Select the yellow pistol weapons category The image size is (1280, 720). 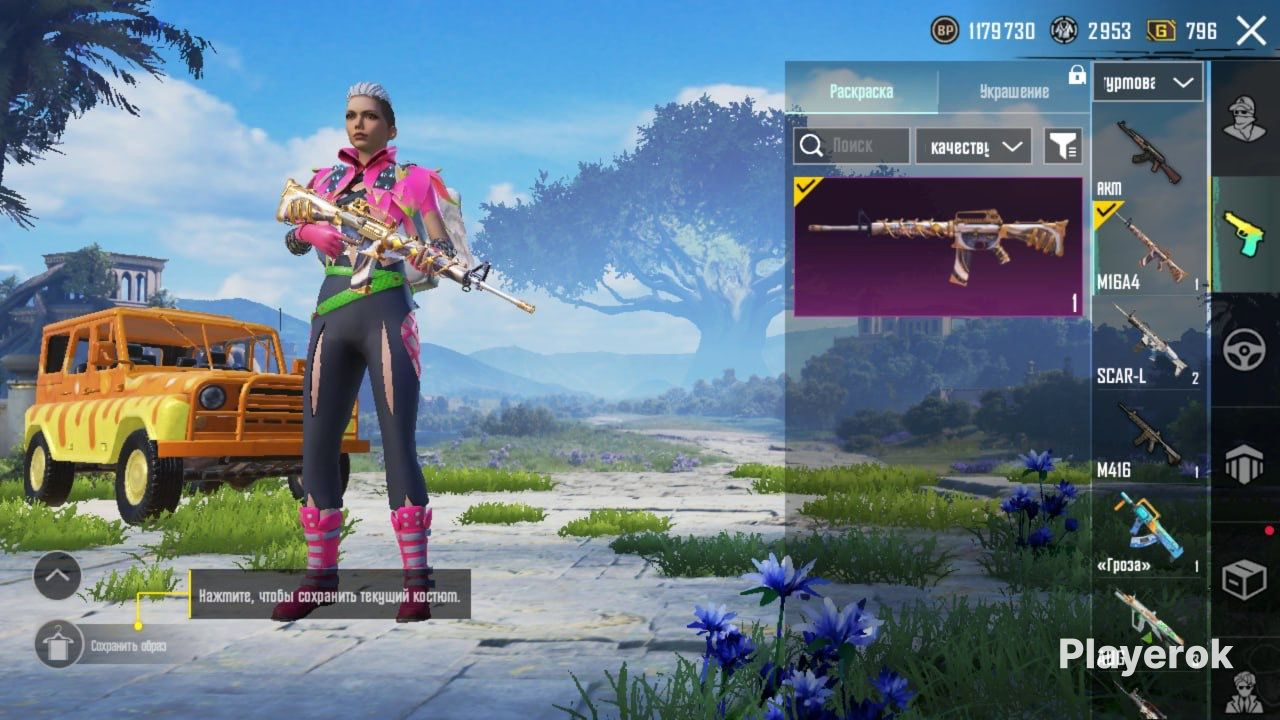(x=1244, y=234)
